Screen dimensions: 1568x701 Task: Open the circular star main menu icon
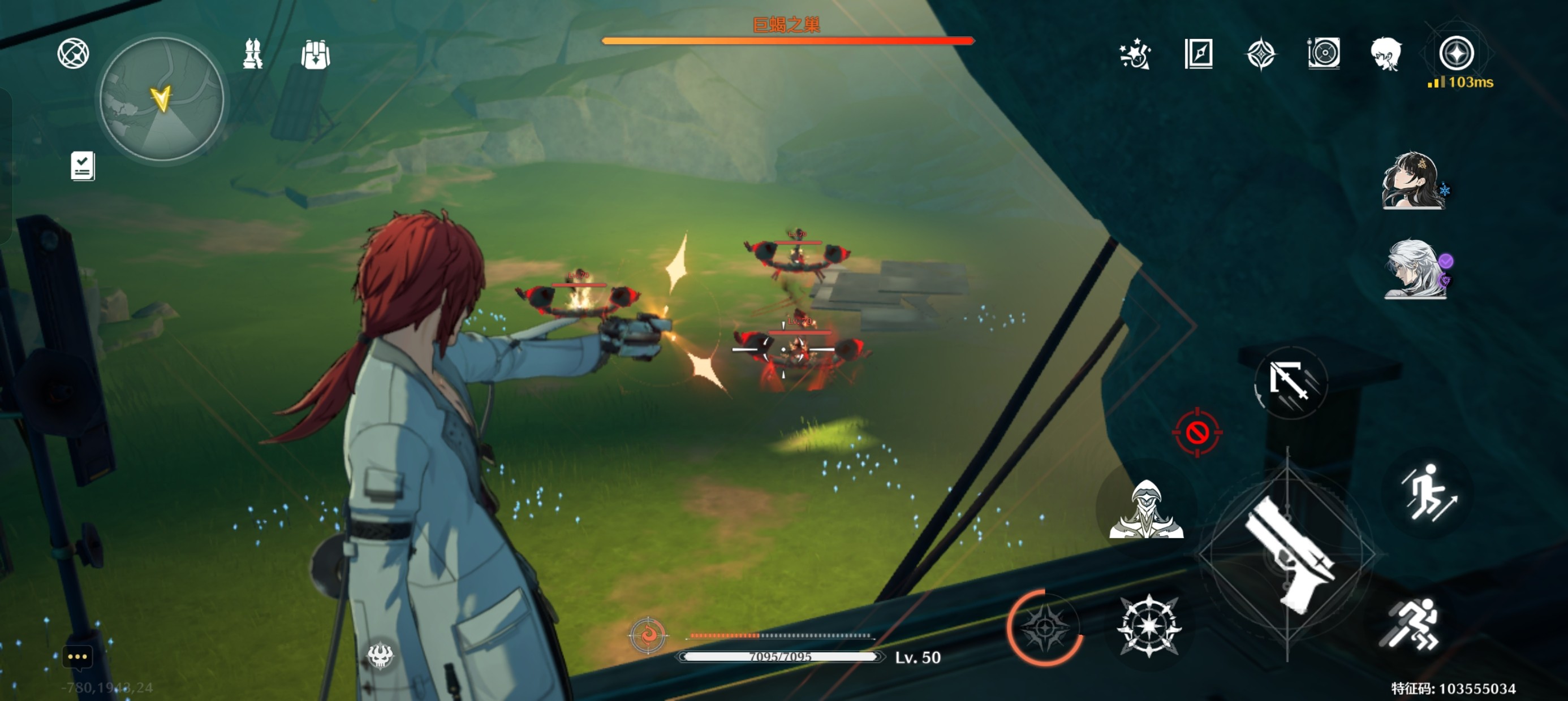[x=1456, y=53]
